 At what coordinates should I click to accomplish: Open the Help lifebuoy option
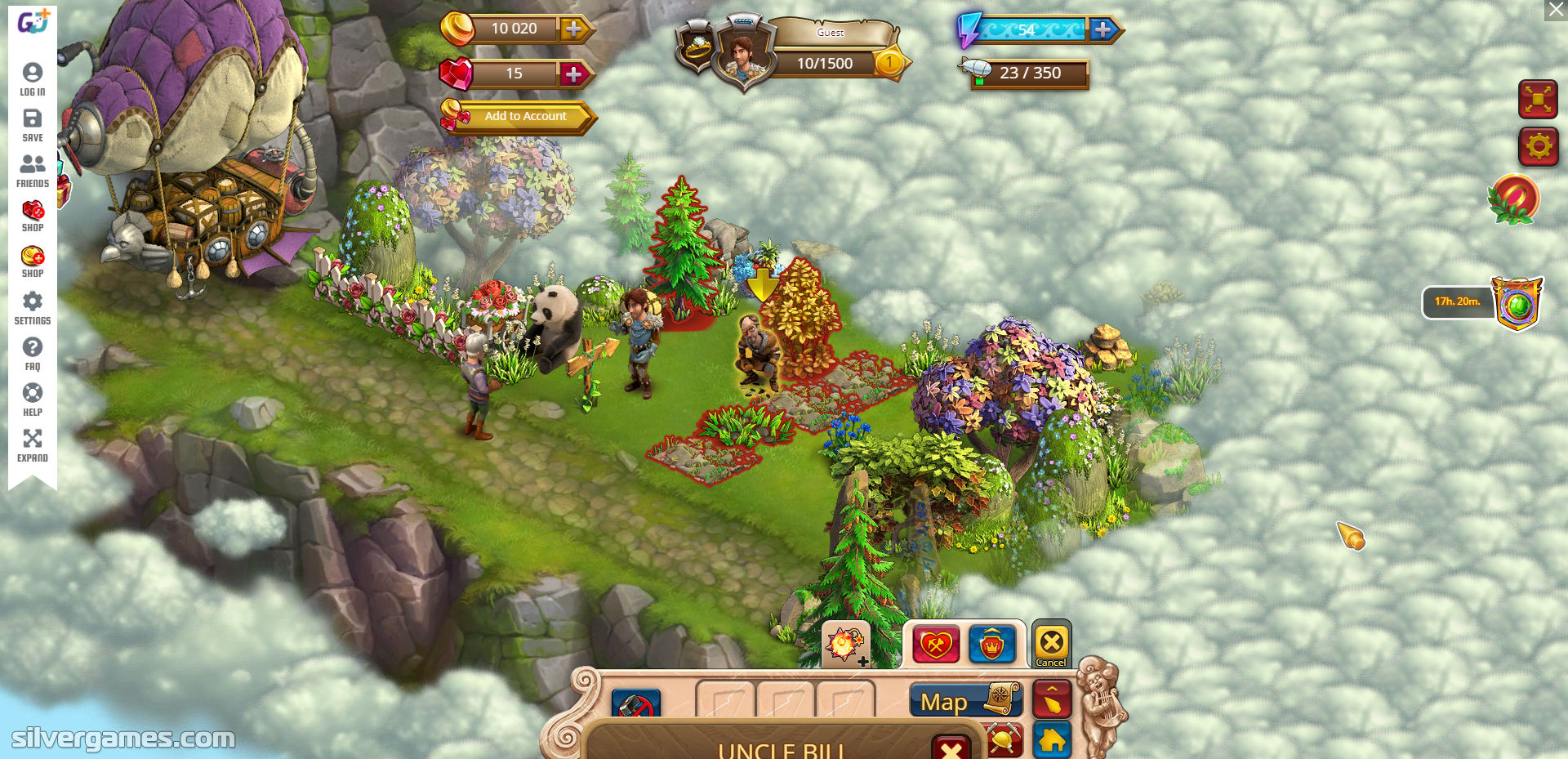click(33, 399)
